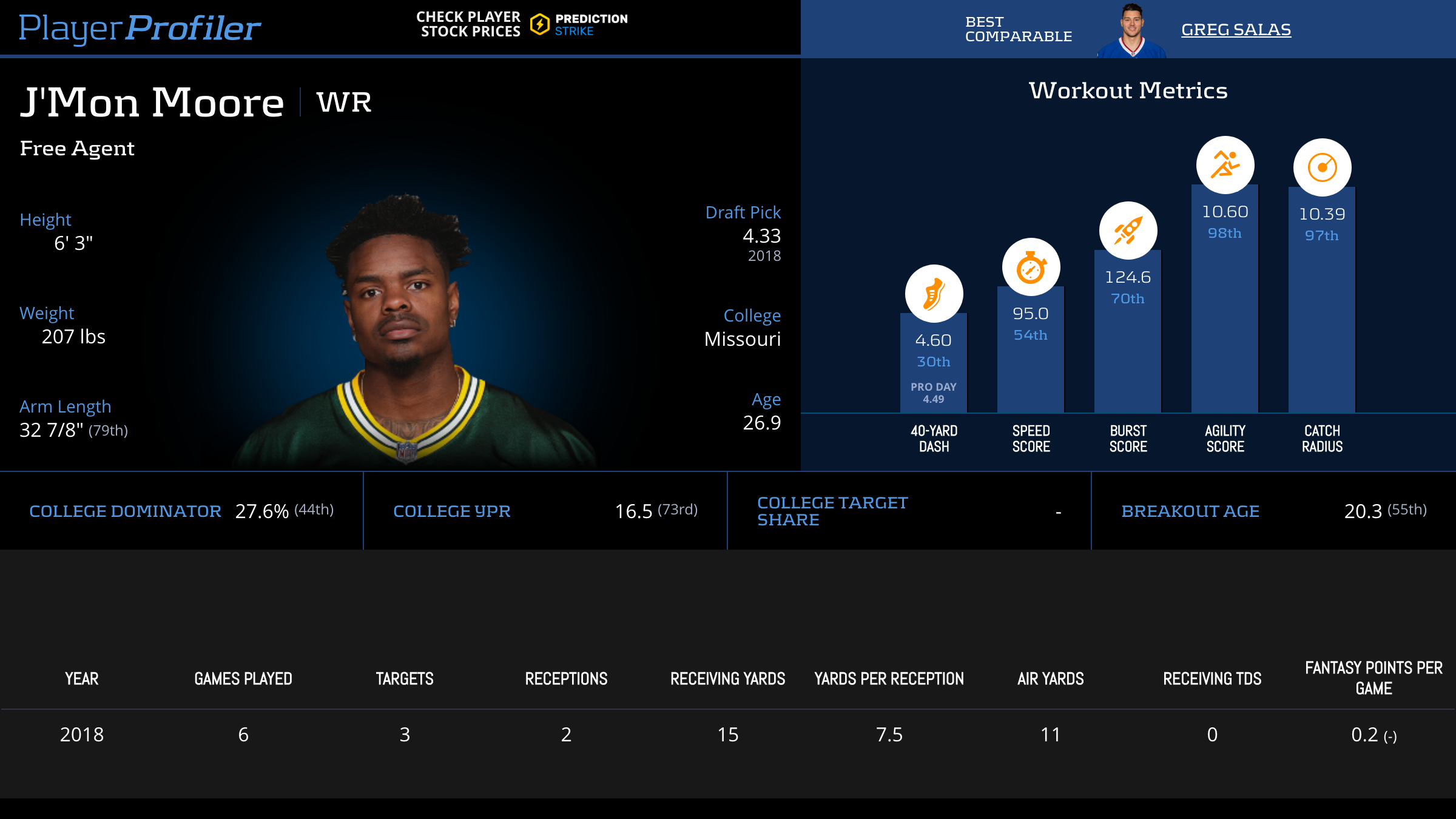
Task: Click the College Target Share label
Action: tap(832, 511)
